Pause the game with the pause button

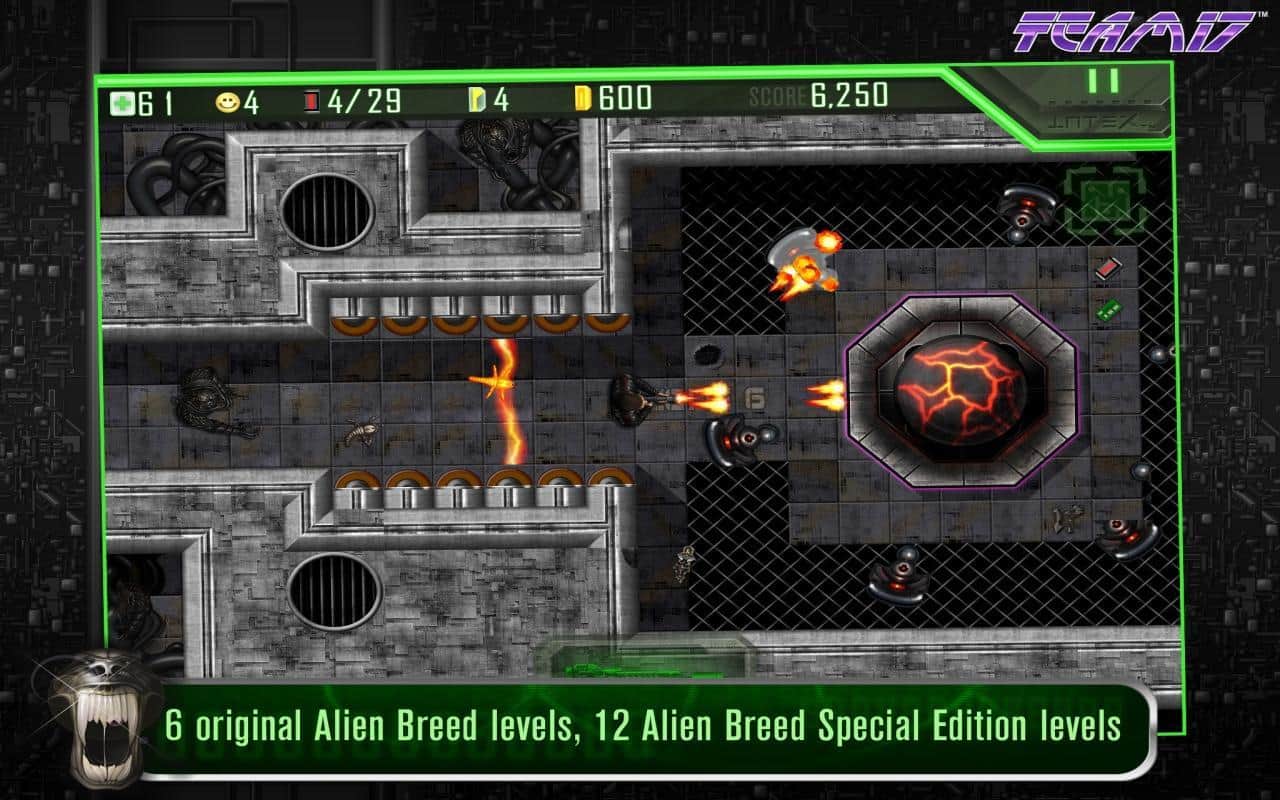click(1103, 82)
